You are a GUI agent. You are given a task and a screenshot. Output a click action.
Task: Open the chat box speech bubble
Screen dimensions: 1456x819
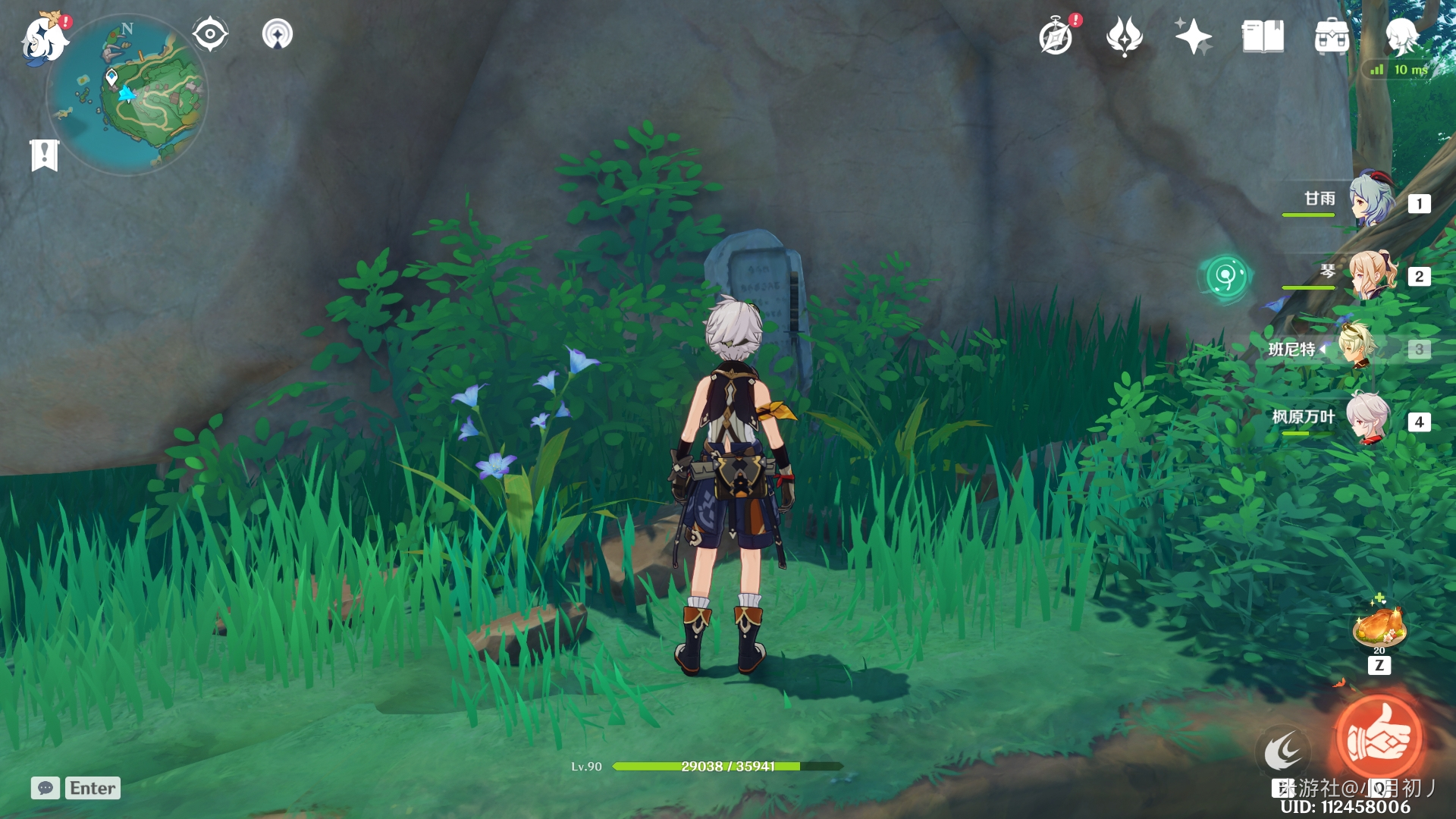coord(45,788)
